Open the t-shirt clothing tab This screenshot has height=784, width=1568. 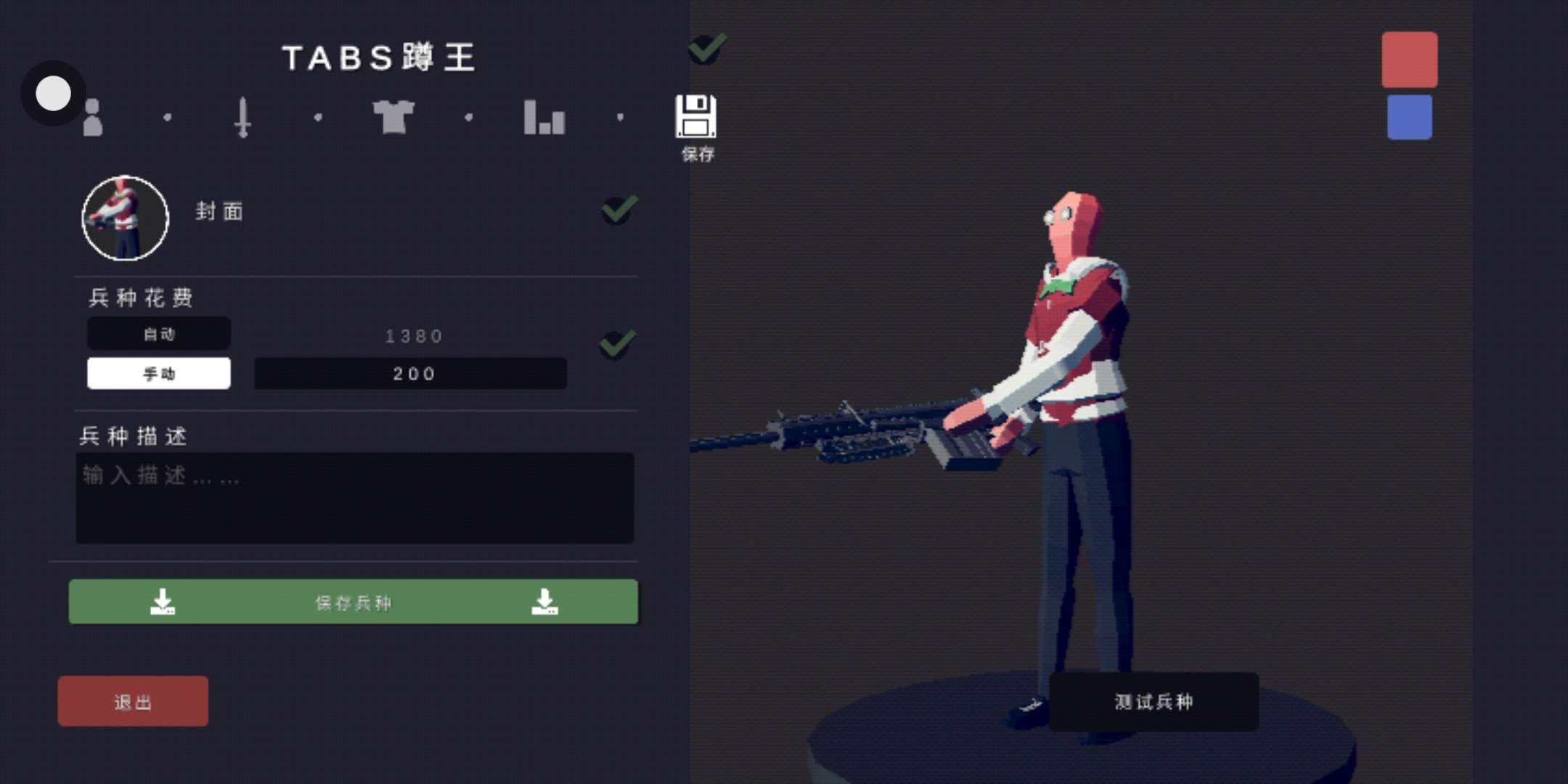coord(393,118)
